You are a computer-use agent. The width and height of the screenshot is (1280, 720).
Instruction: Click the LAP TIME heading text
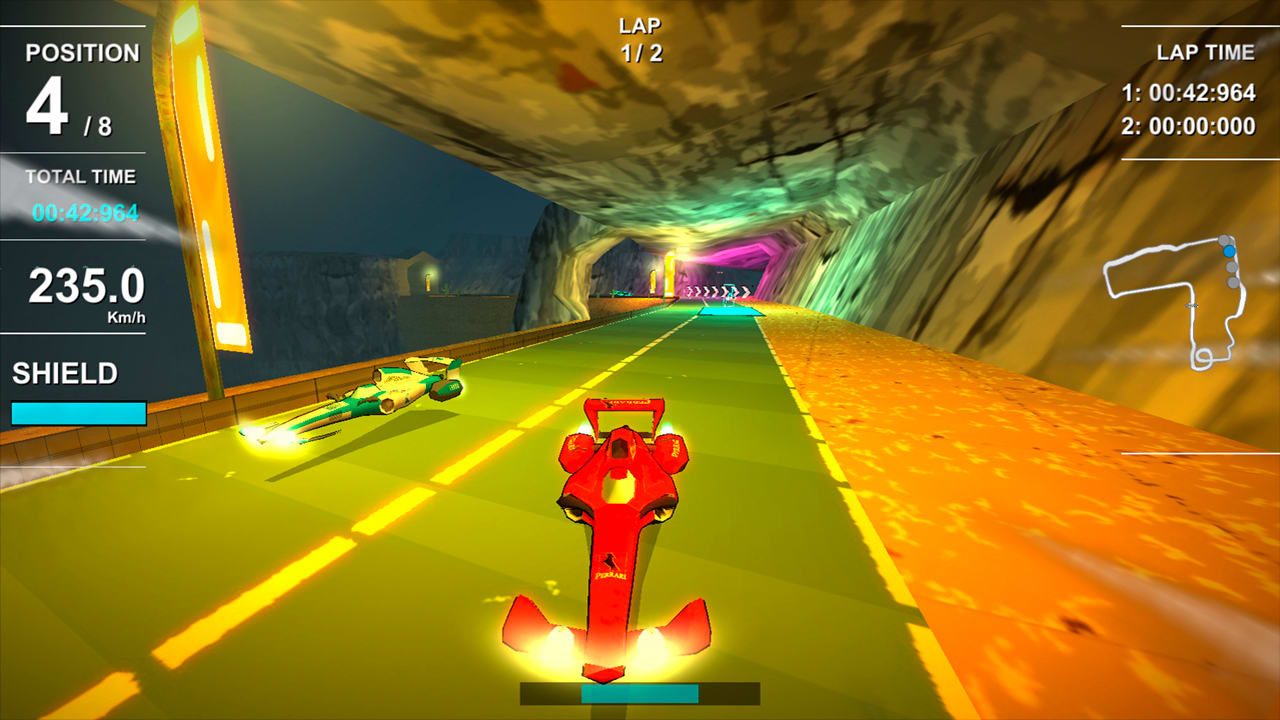(1207, 50)
